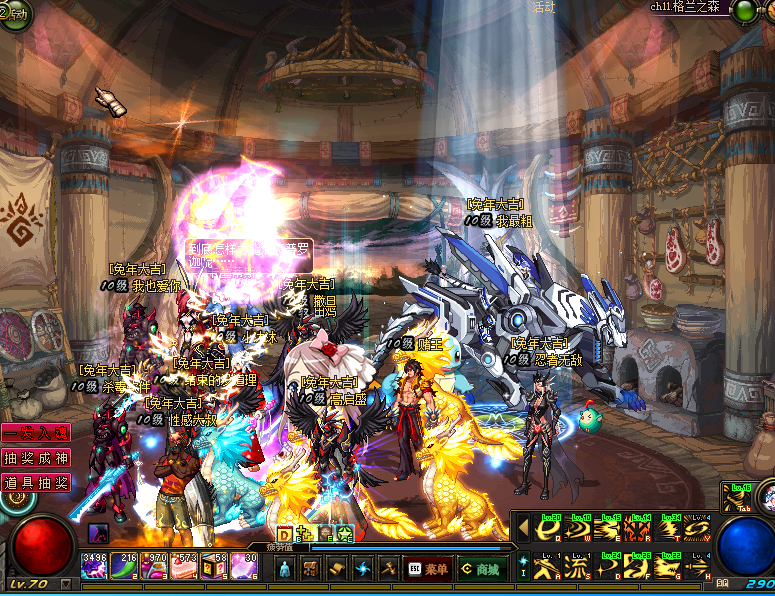Open the 商城 shop button
Viewport: 775px width, 596px height.
tap(479, 568)
